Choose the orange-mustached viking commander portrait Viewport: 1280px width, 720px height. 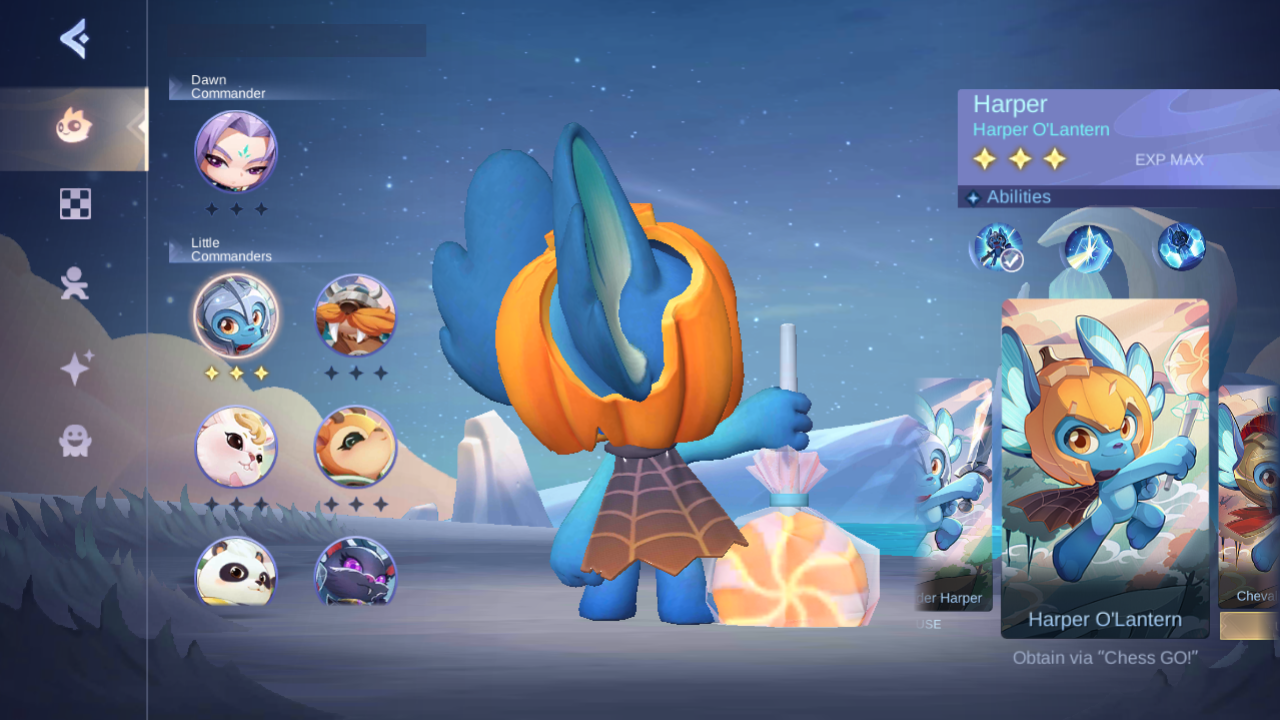[355, 316]
